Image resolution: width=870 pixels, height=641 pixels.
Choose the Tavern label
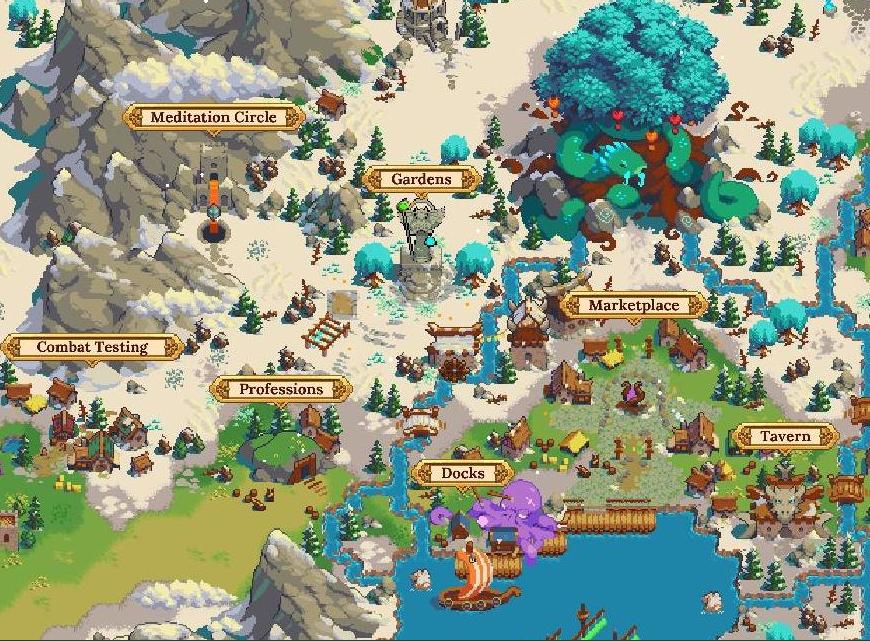pyautogui.click(x=785, y=437)
